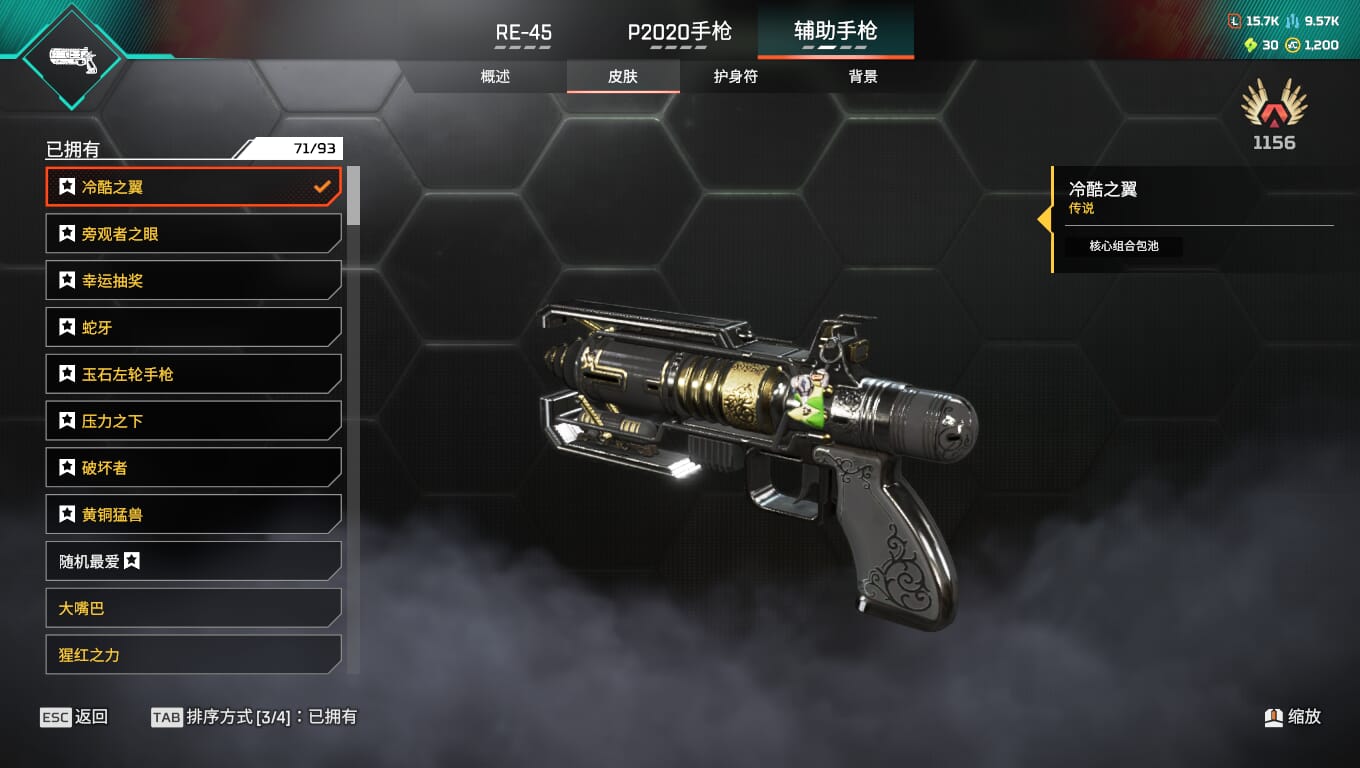Choose the 黄铜猛兽 skin

tap(194, 514)
